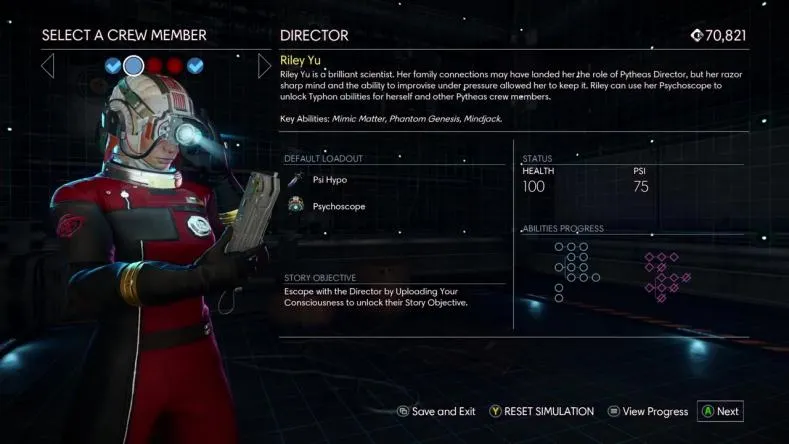
Task: Choose Save and Exit
Action: (436, 411)
